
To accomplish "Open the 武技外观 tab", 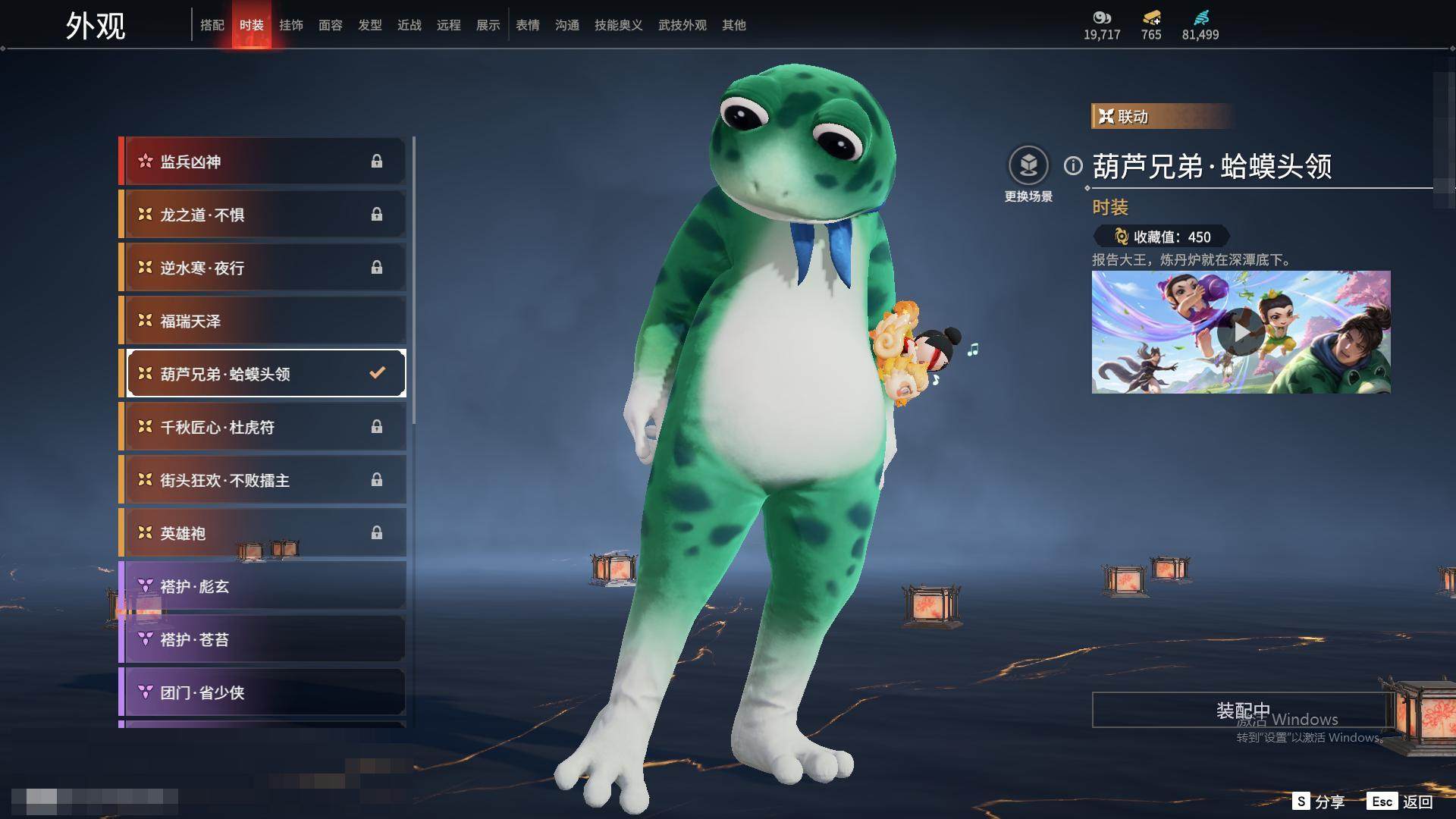I will pyautogui.click(x=682, y=25).
